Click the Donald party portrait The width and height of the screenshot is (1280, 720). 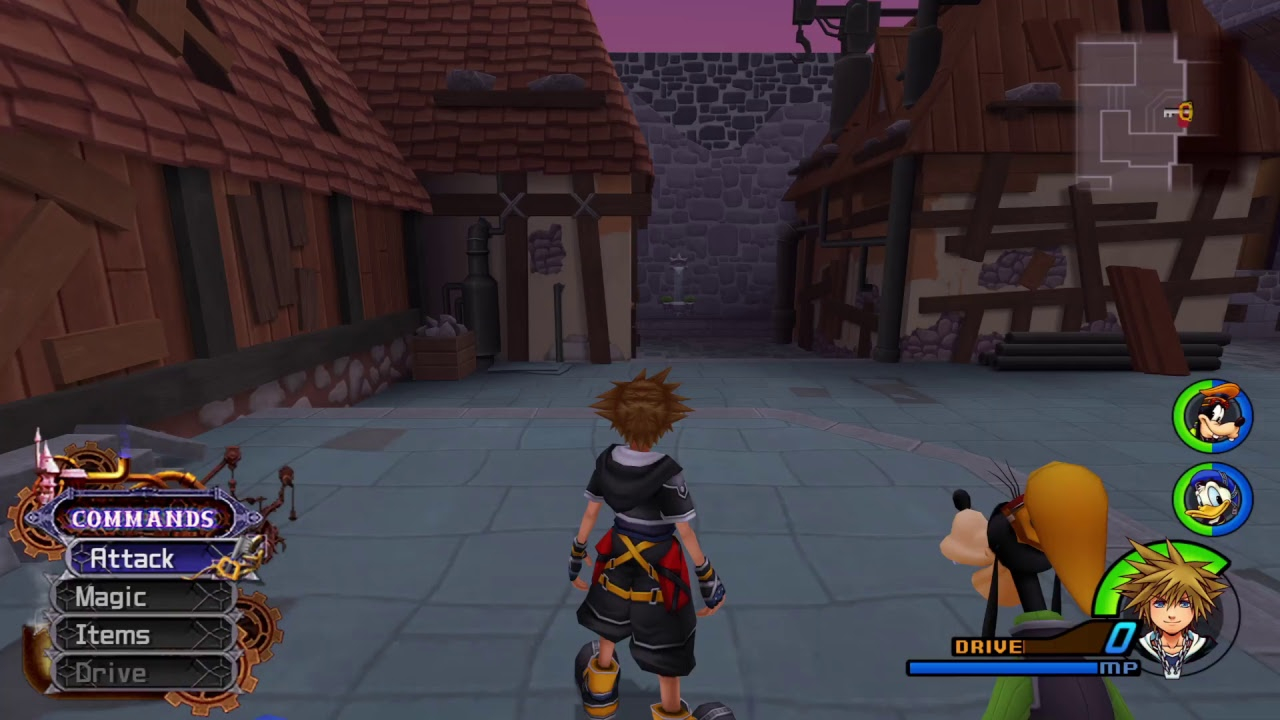coord(1212,497)
